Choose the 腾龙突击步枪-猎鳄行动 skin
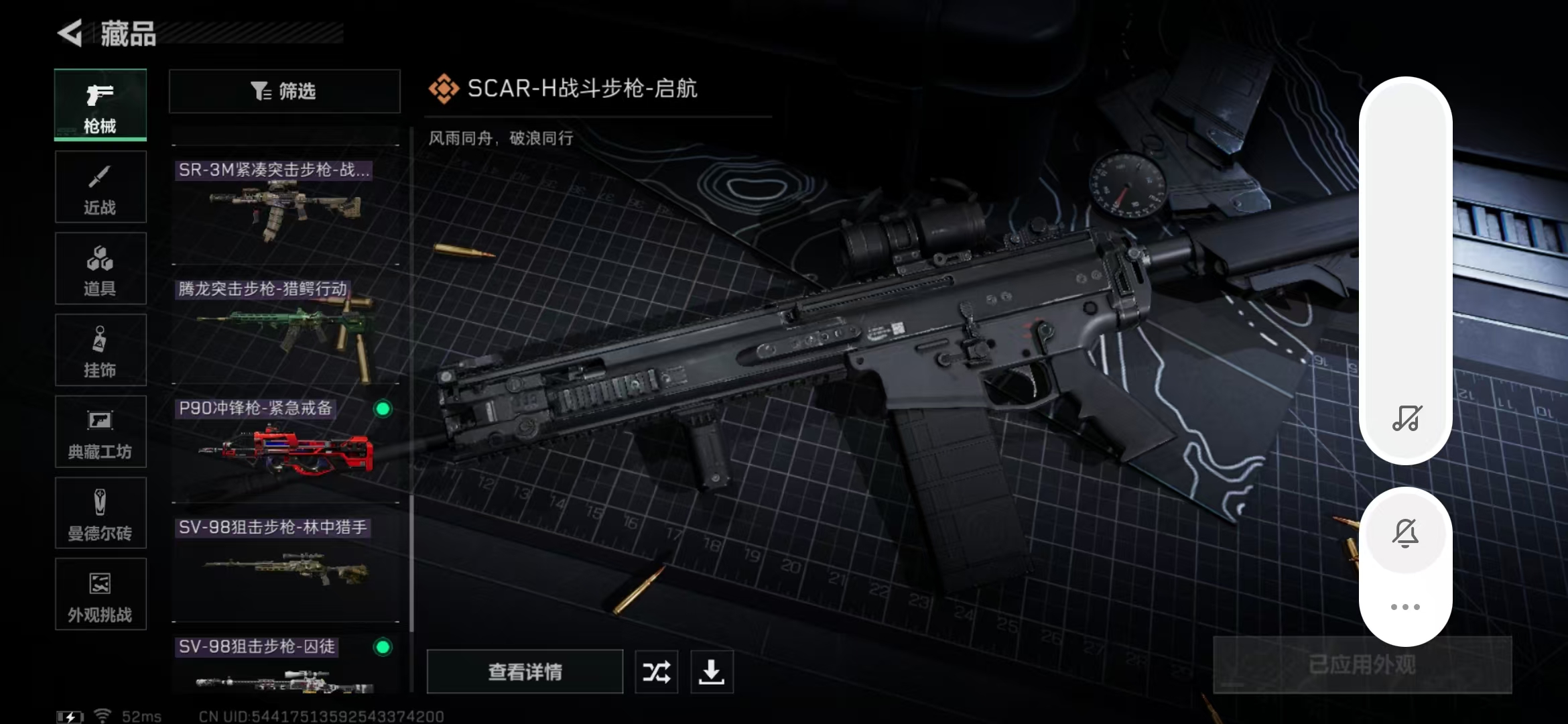Screen dimensions: 1568x724 285,325
